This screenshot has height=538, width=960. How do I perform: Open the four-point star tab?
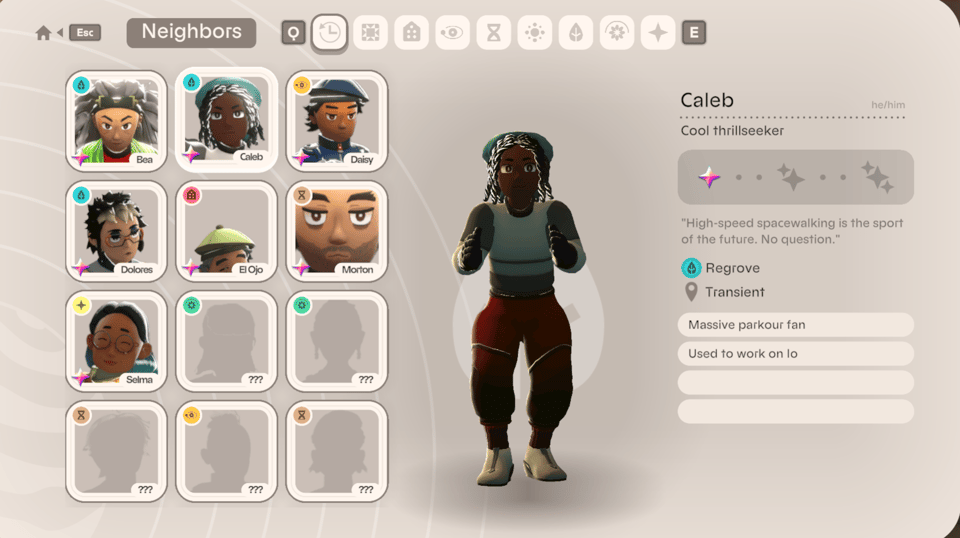(x=658, y=33)
